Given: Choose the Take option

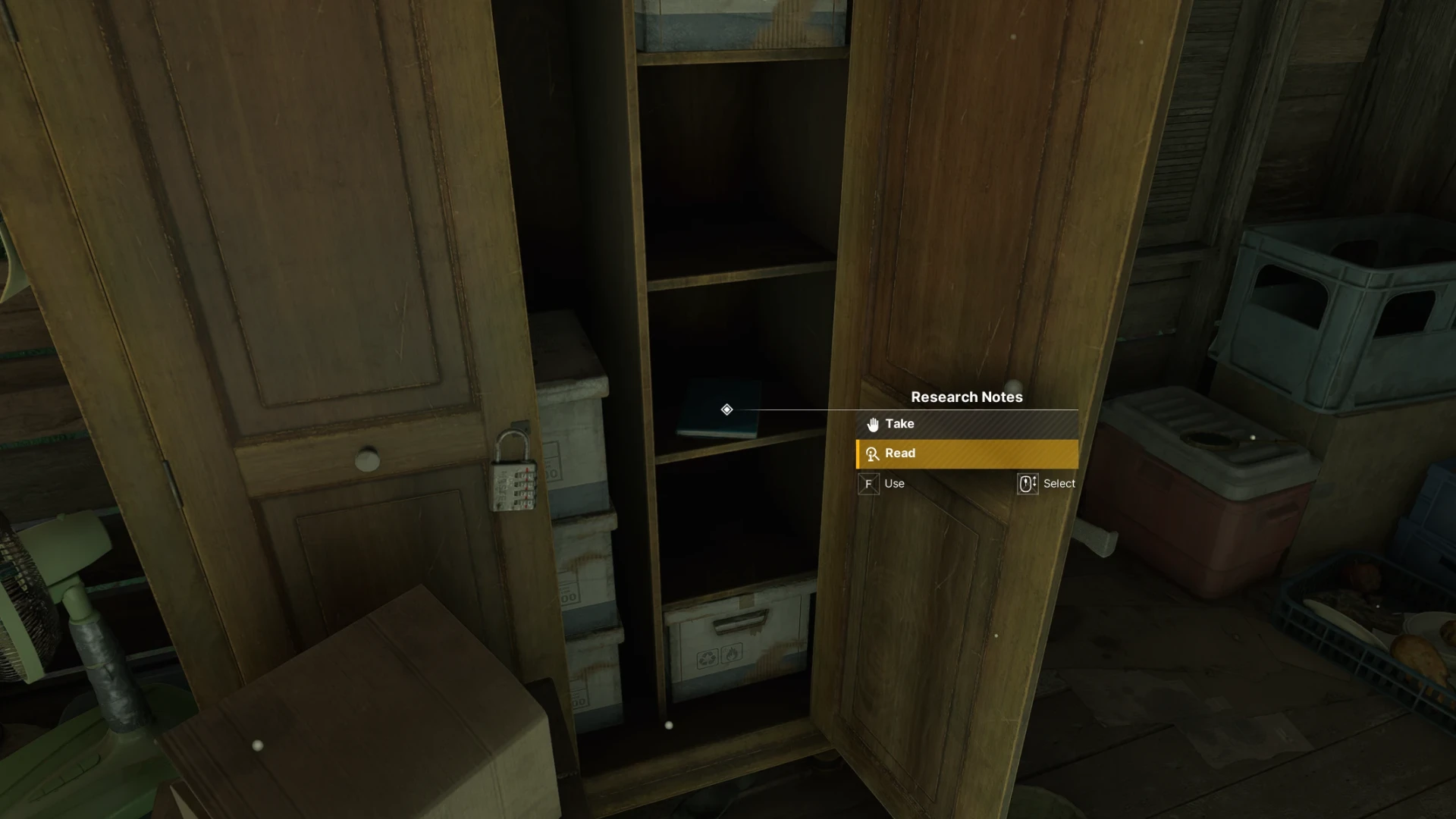Looking at the screenshot, I should pos(966,424).
